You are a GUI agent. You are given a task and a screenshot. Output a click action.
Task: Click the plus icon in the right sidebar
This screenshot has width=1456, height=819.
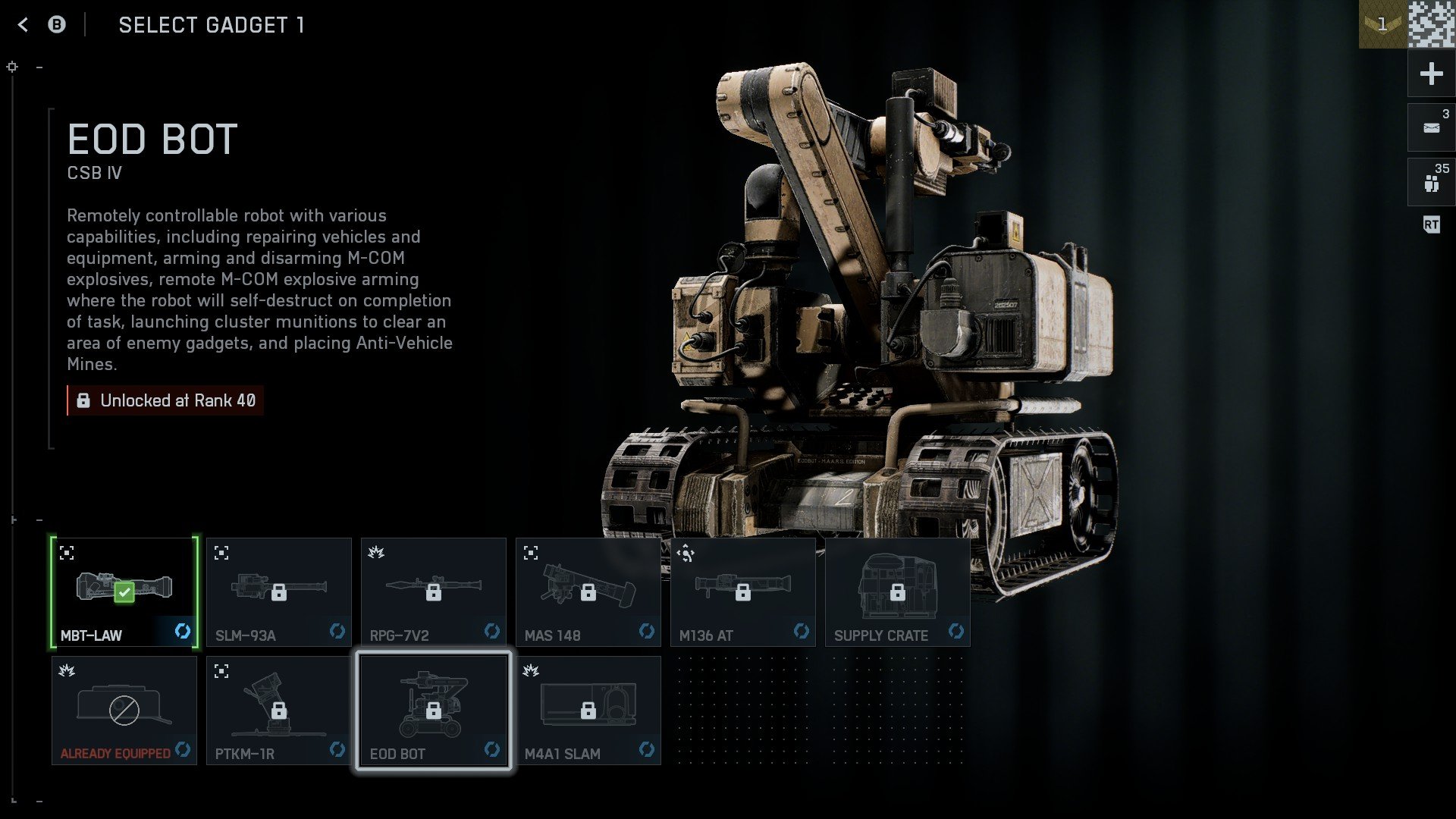click(x=1430, y=74)
